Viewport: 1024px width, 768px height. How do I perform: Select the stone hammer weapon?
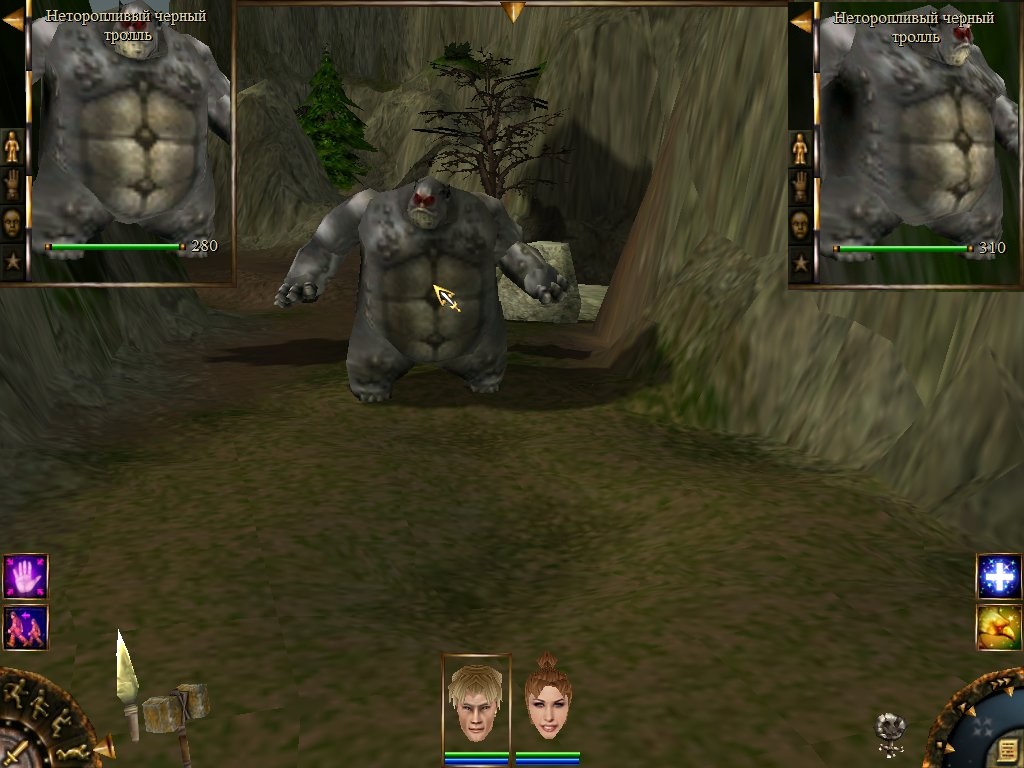point(180,712)
